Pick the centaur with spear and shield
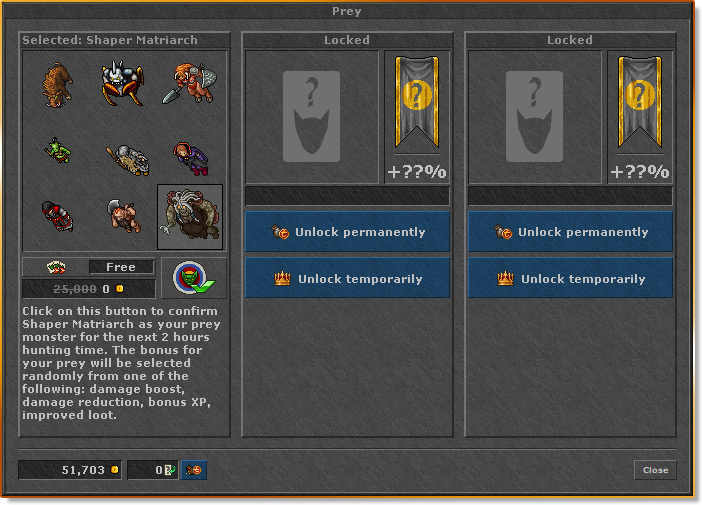 click(x=190, y=85)
